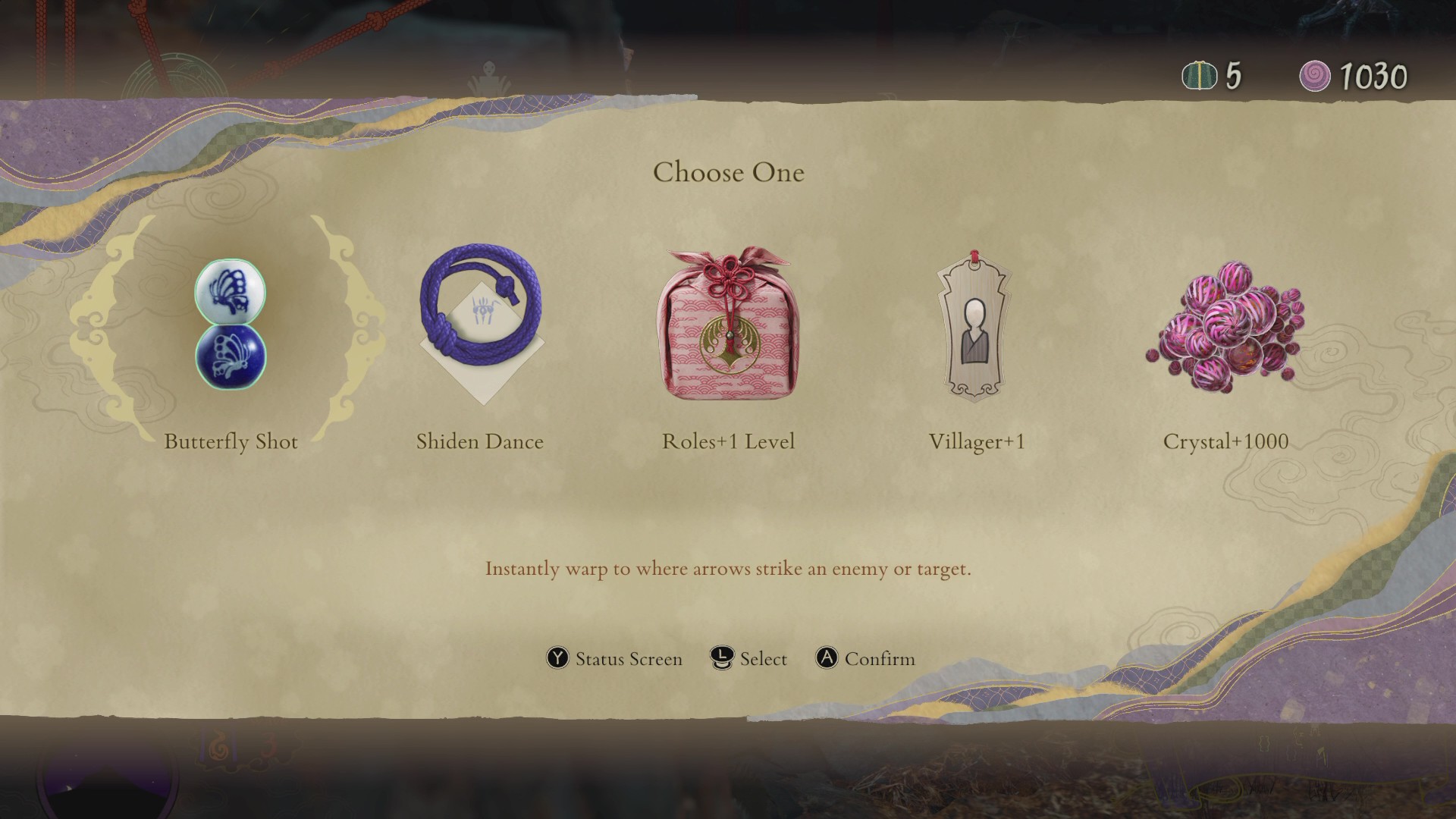Screen dimensions: 1456x819
Task: Choose the Villager+1 wooden tag
Action: tap(974, 326)
